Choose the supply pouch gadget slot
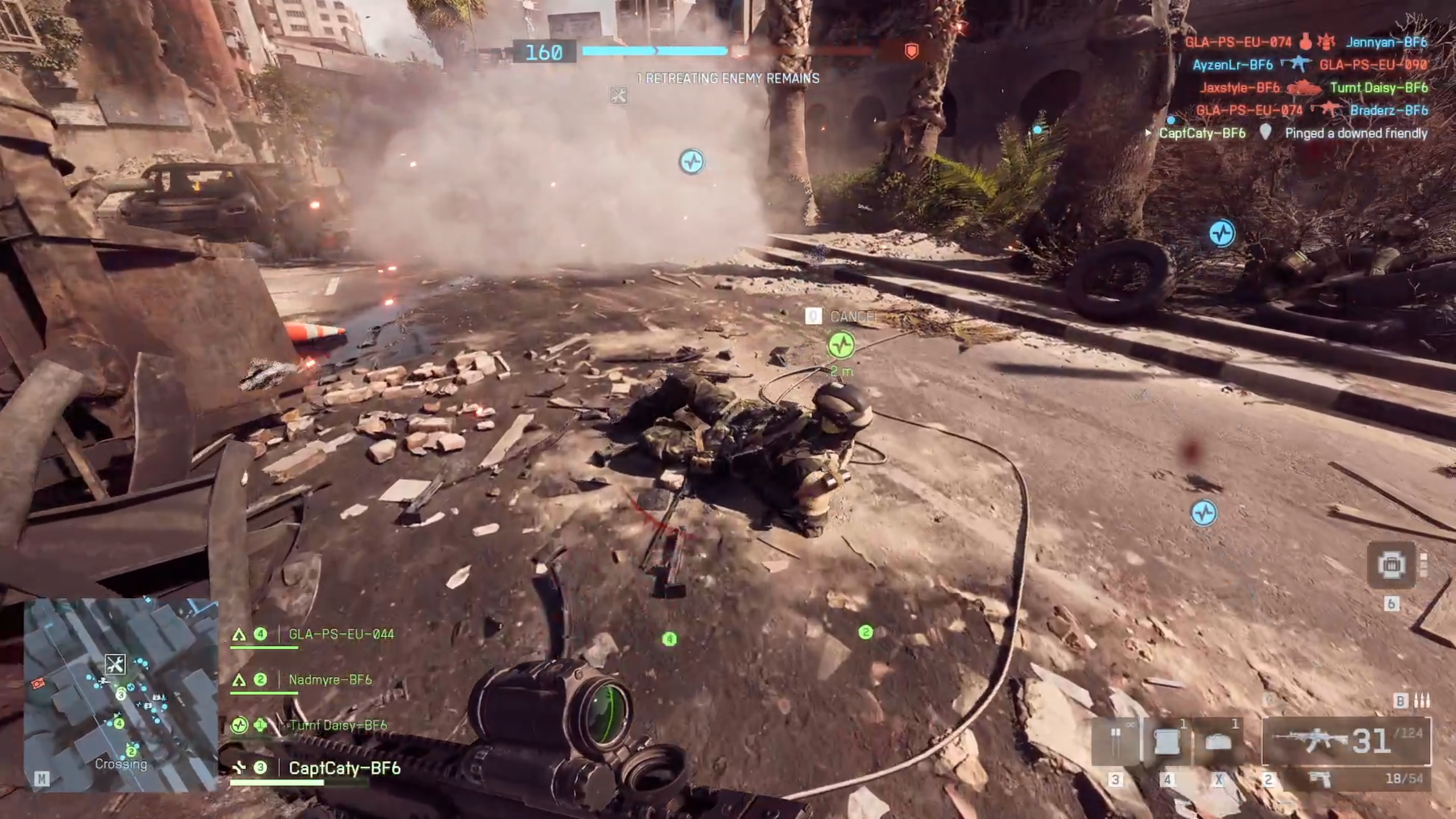1456x819 pixels. (1166, 742)
